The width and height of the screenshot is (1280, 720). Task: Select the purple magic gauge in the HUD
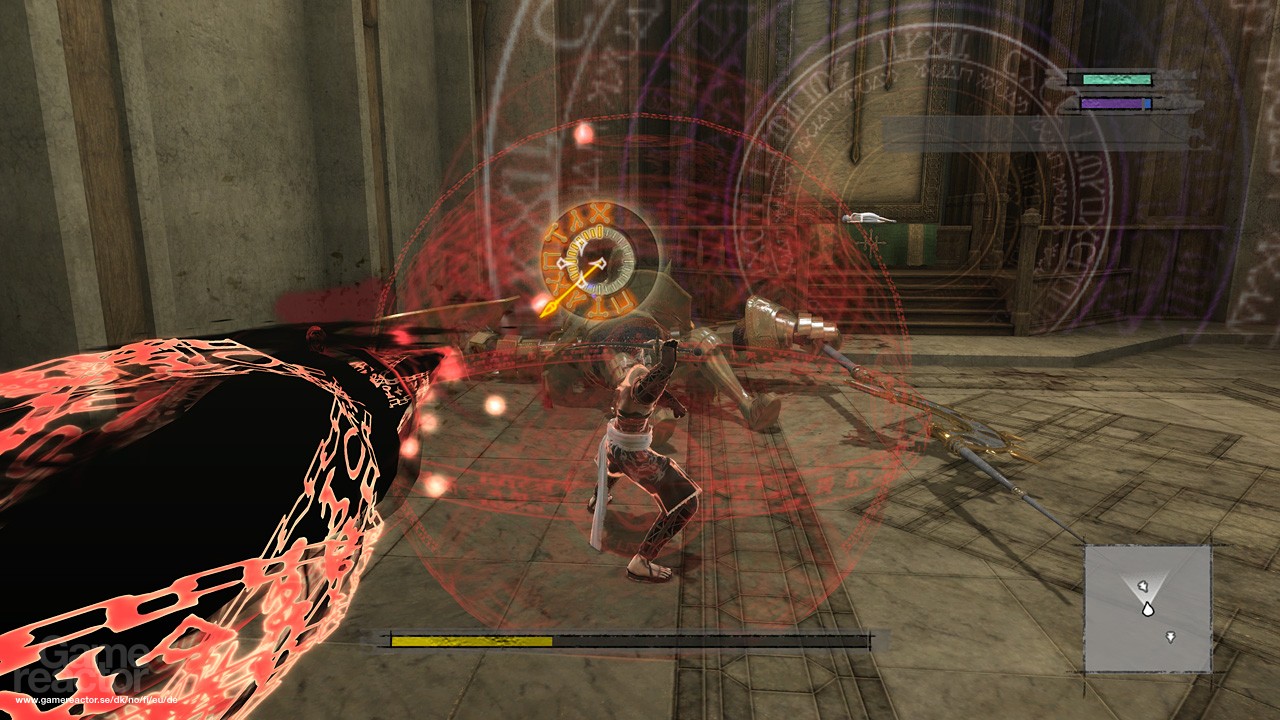pos(1112,103)
